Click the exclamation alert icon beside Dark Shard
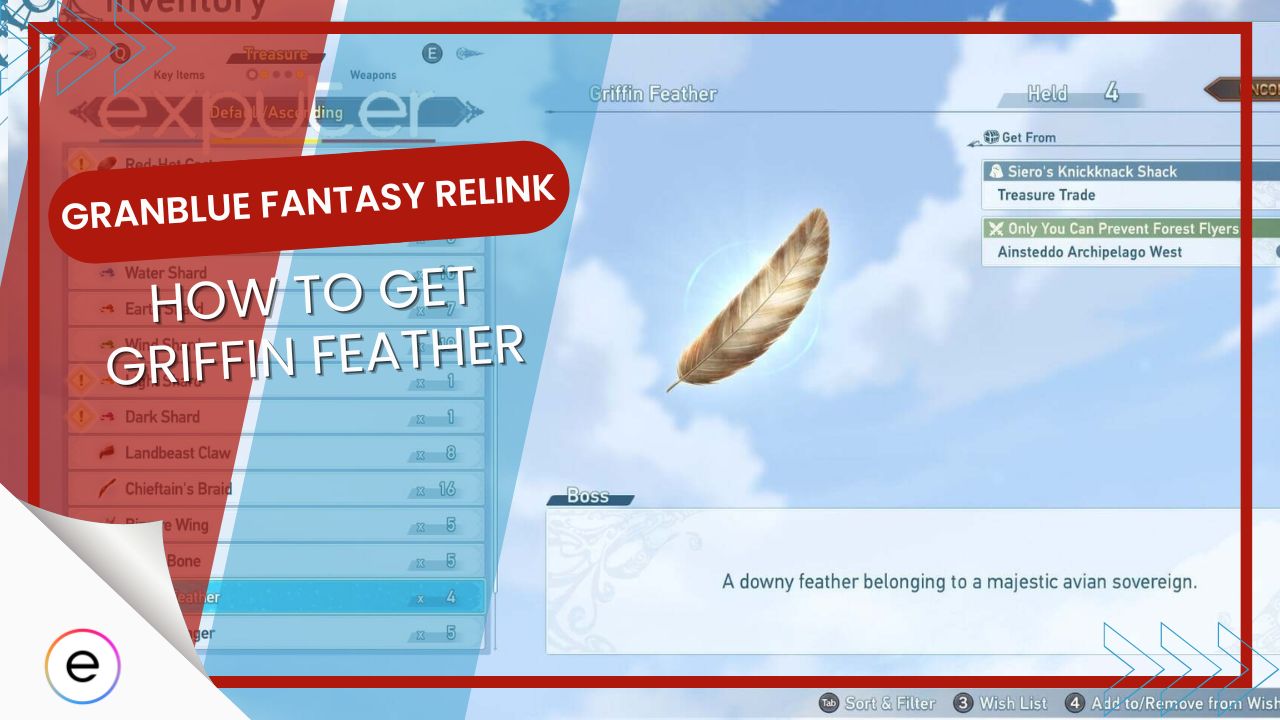The image size is (1280, 720). tap(83, 417)
